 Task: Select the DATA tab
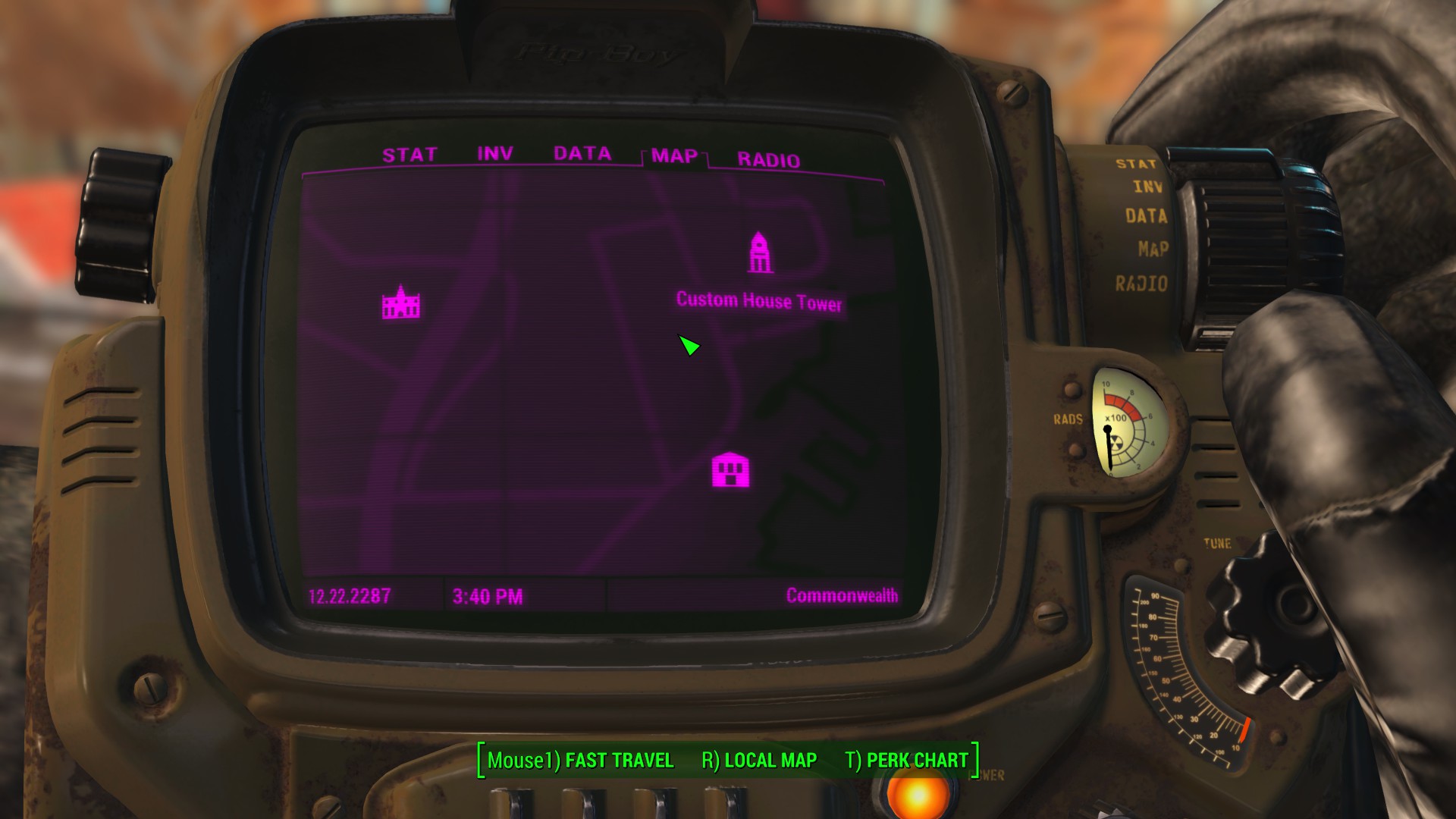[582, 153]
